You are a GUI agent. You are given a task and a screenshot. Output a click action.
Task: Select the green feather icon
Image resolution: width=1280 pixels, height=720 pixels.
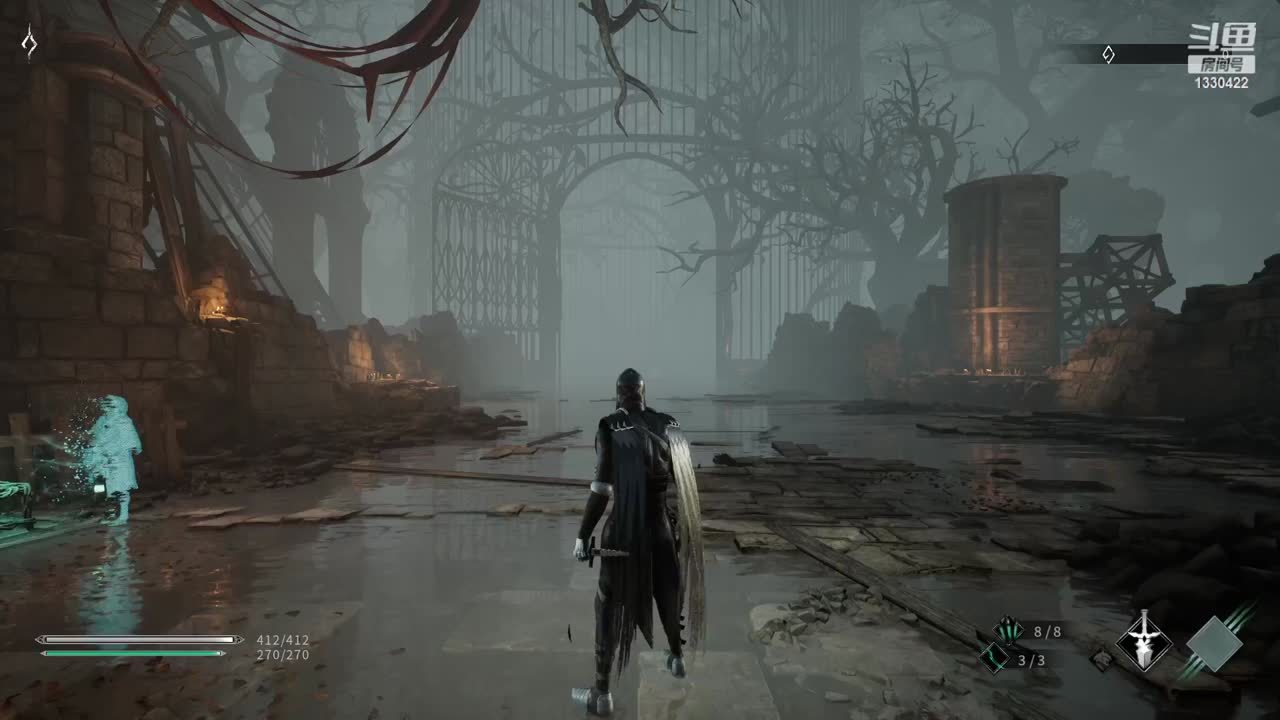(x=1007, y=631)
